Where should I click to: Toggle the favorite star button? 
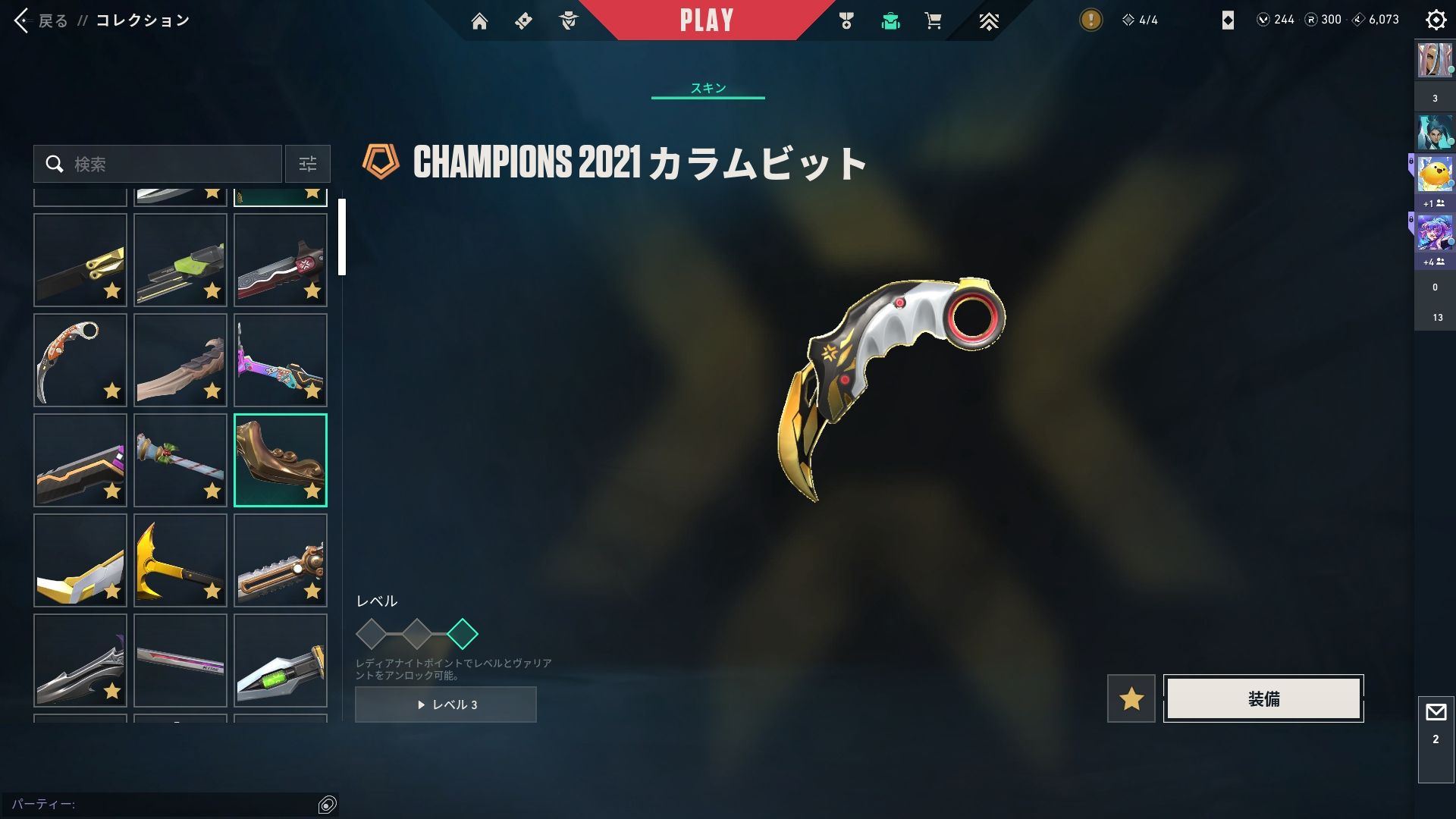1131,698
